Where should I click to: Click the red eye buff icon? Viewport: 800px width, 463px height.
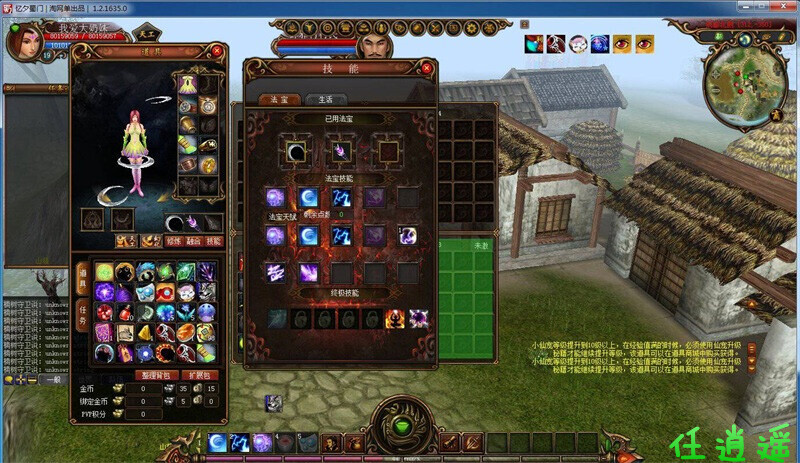623,43
